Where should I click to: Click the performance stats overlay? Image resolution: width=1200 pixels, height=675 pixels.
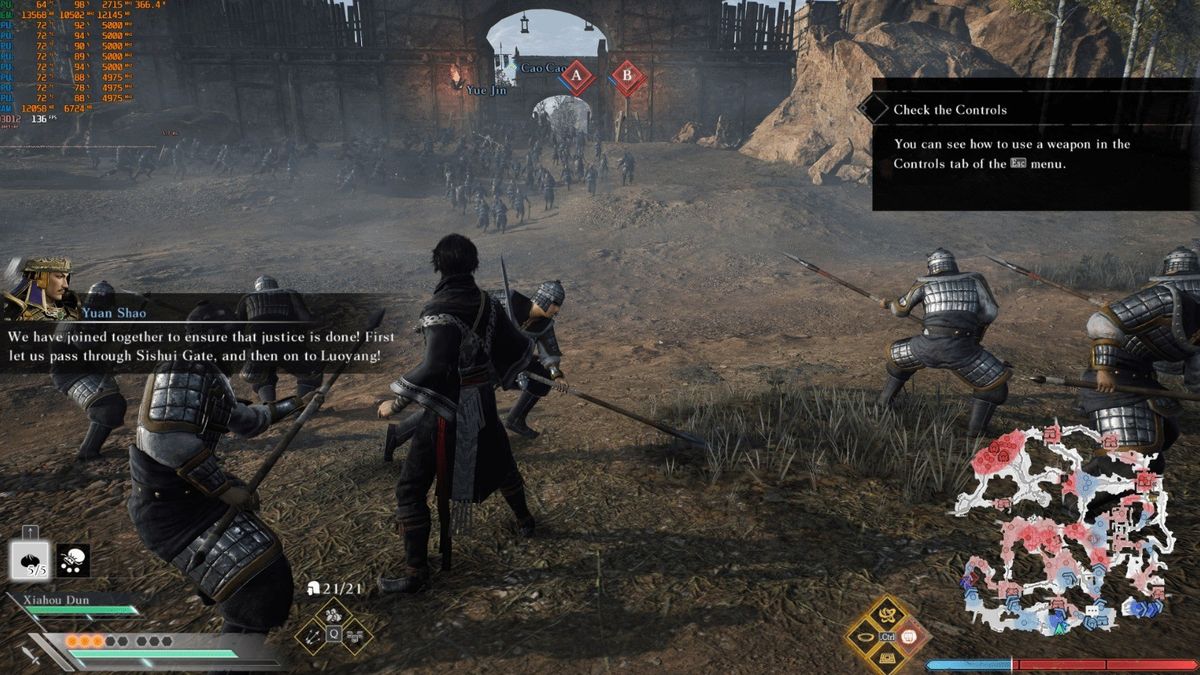(80, 62)
